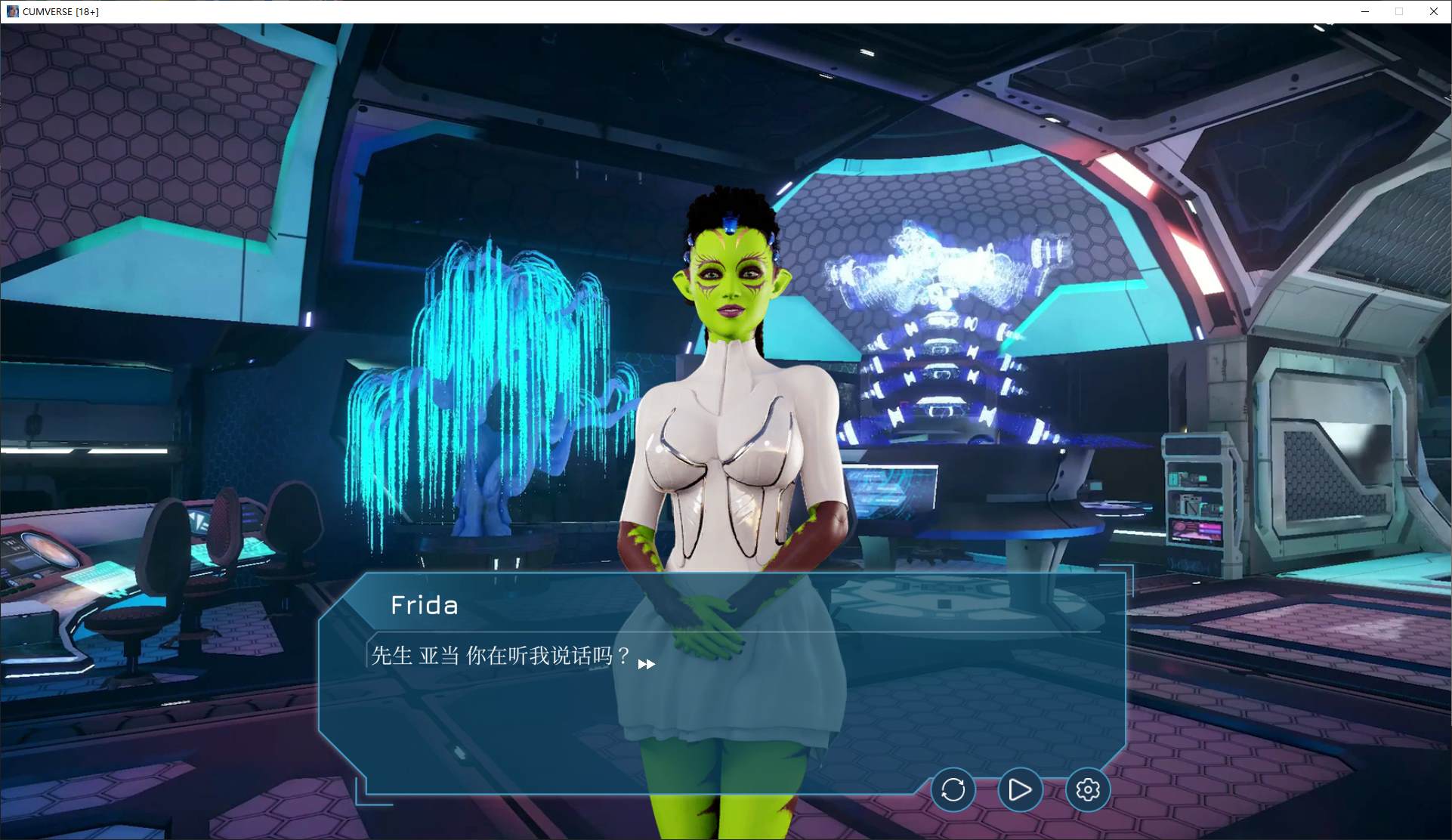Minimize the CUMVERSE window
This screenshot has width=1452, height=840.
[1365, 11]
